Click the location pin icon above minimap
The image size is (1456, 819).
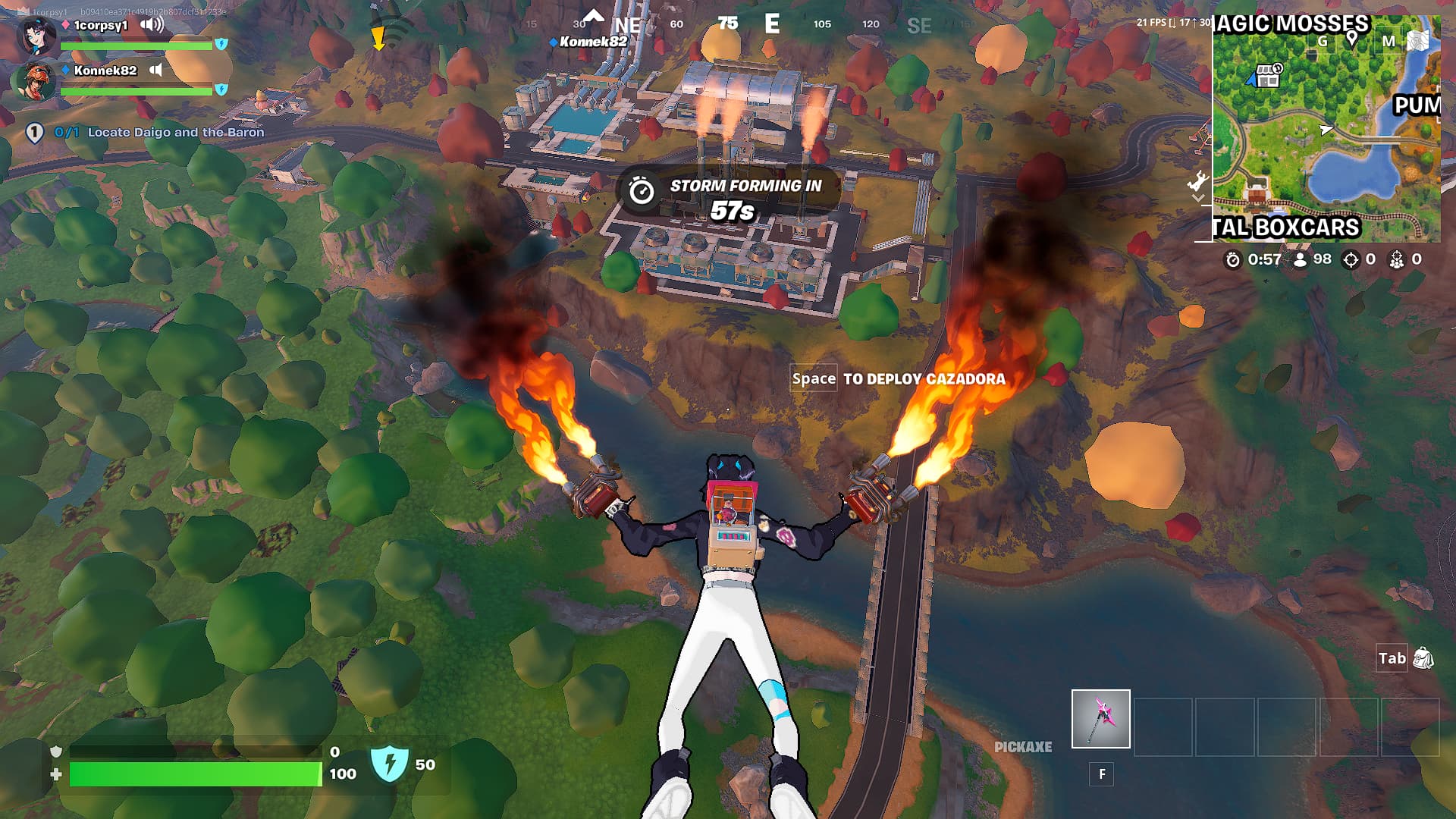click(1351, 40)
